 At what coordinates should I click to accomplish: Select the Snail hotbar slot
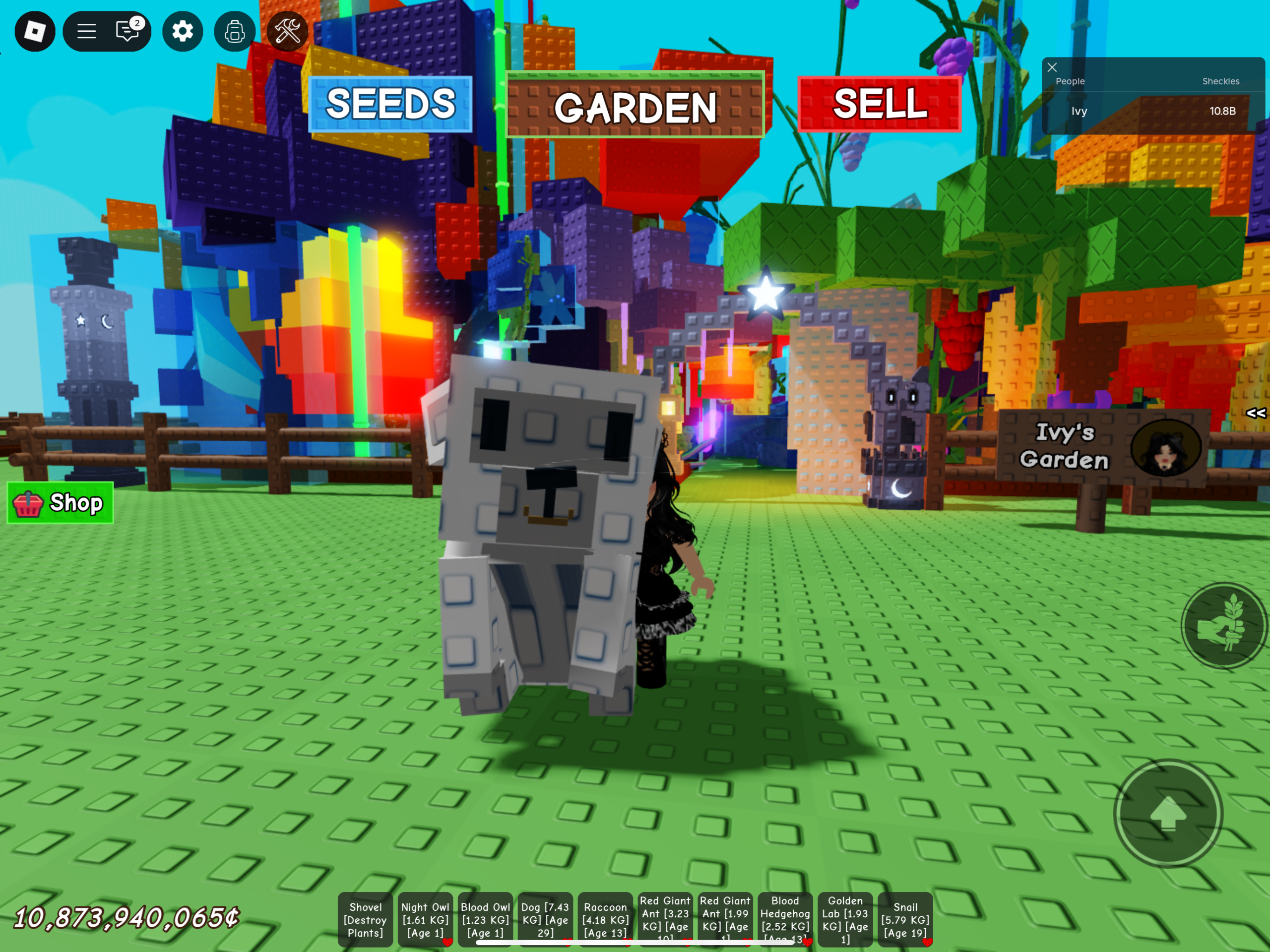pyautogui.click(x=905, y=919)
